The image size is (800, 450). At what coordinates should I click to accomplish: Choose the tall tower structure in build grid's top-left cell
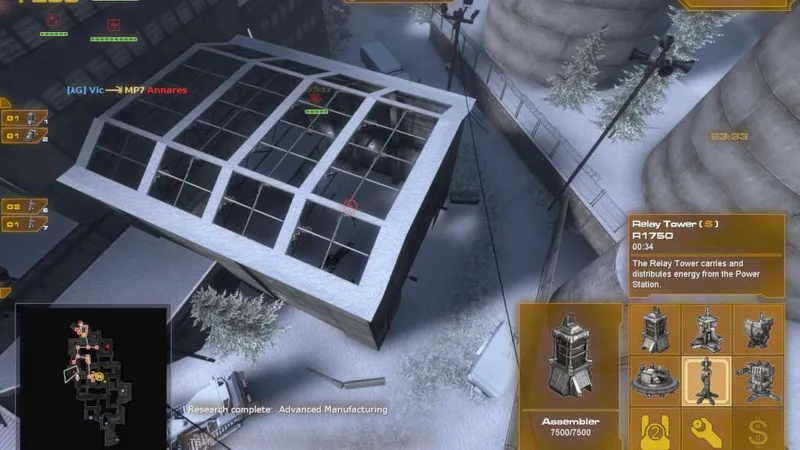(x=654, y=329)
